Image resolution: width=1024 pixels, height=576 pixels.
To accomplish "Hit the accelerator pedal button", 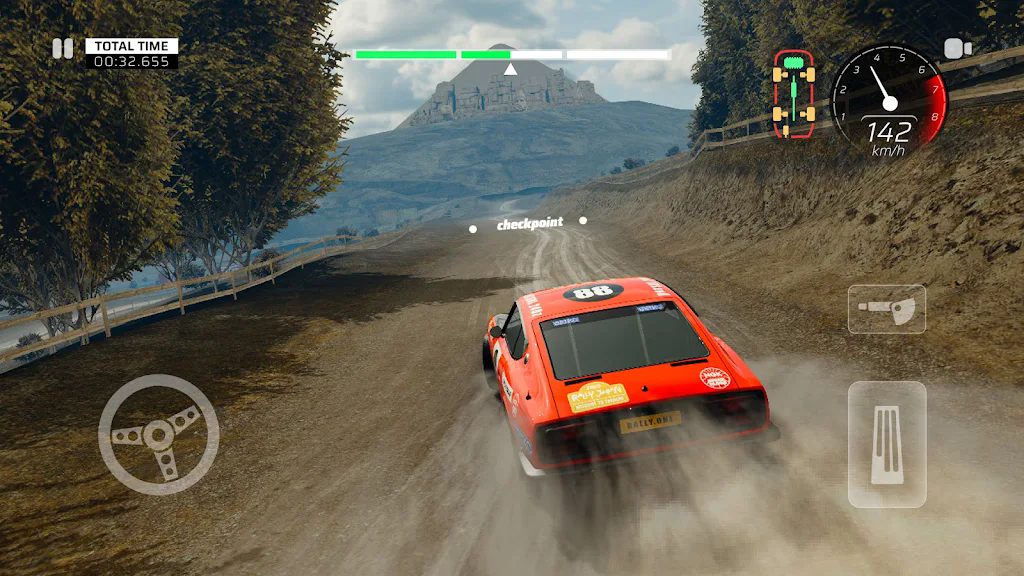I will click(x=886, y=444).
